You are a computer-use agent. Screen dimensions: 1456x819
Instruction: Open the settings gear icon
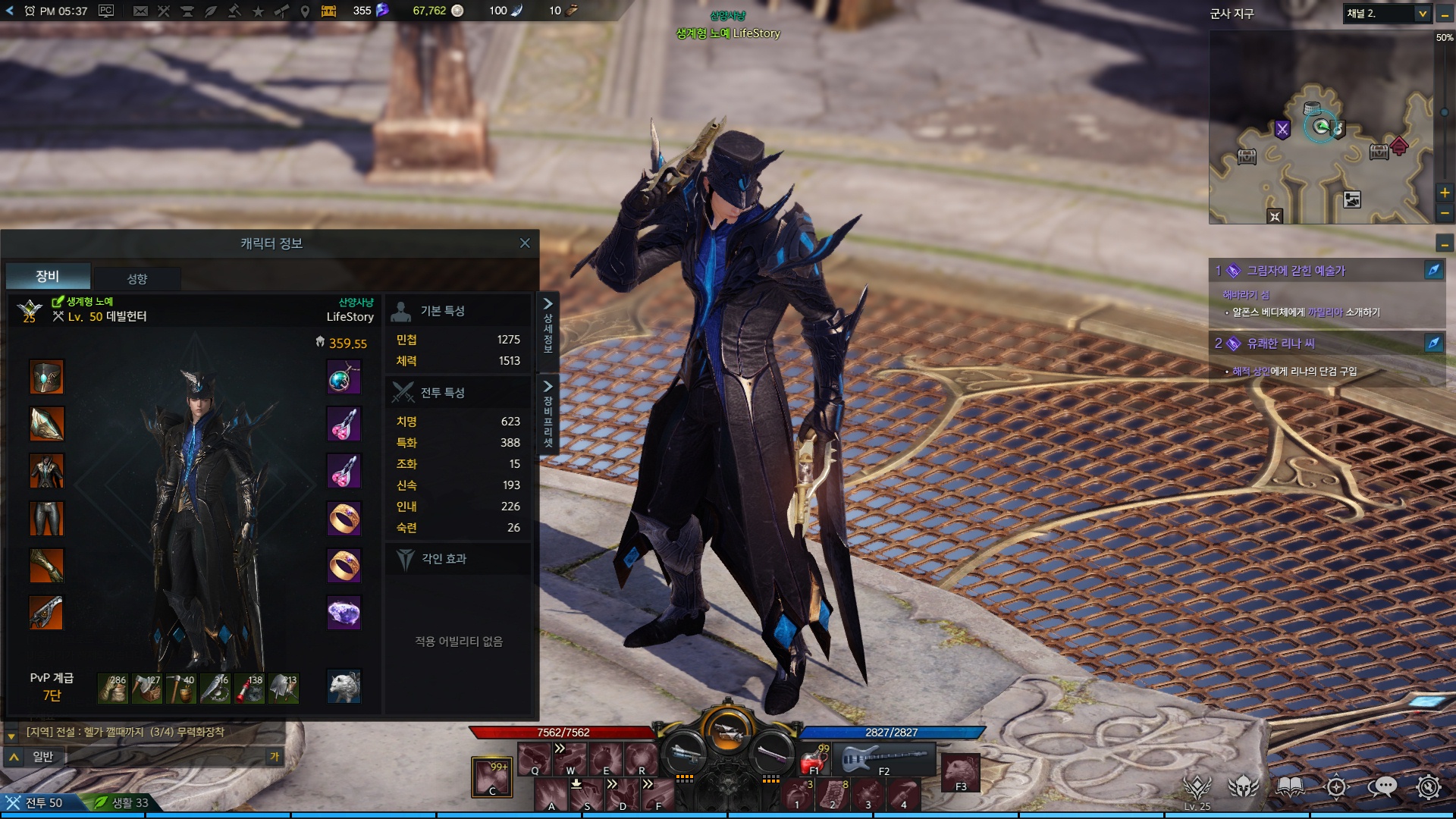(x=1429, y=787)
